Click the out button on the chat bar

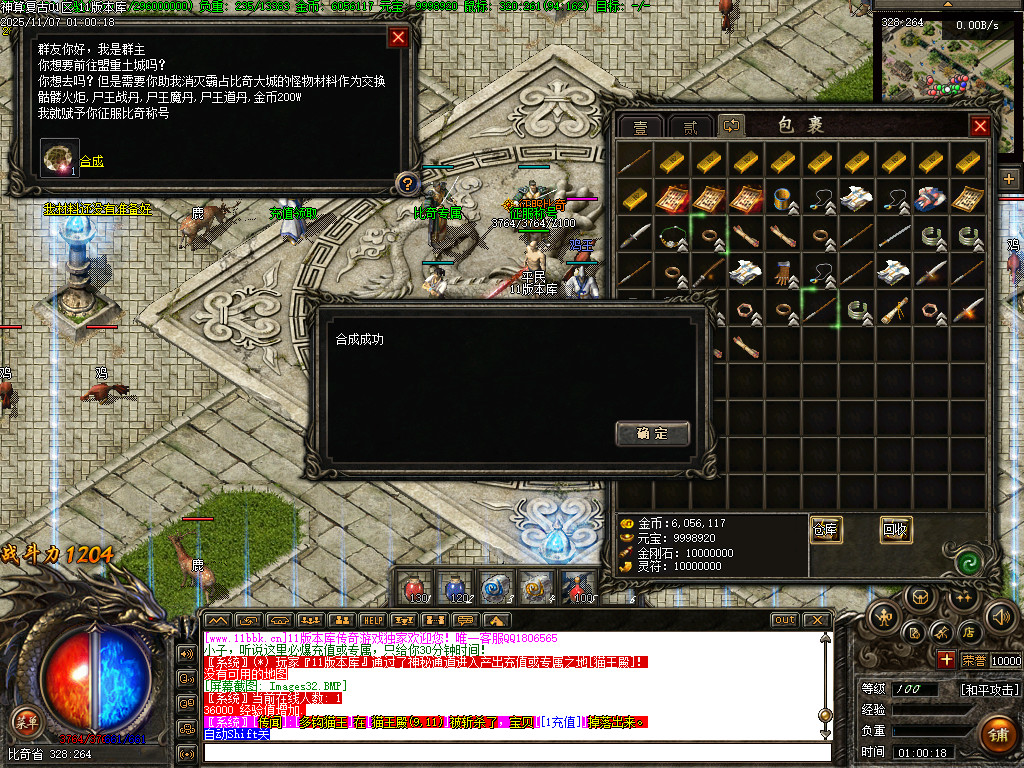[x=785, y=620]
